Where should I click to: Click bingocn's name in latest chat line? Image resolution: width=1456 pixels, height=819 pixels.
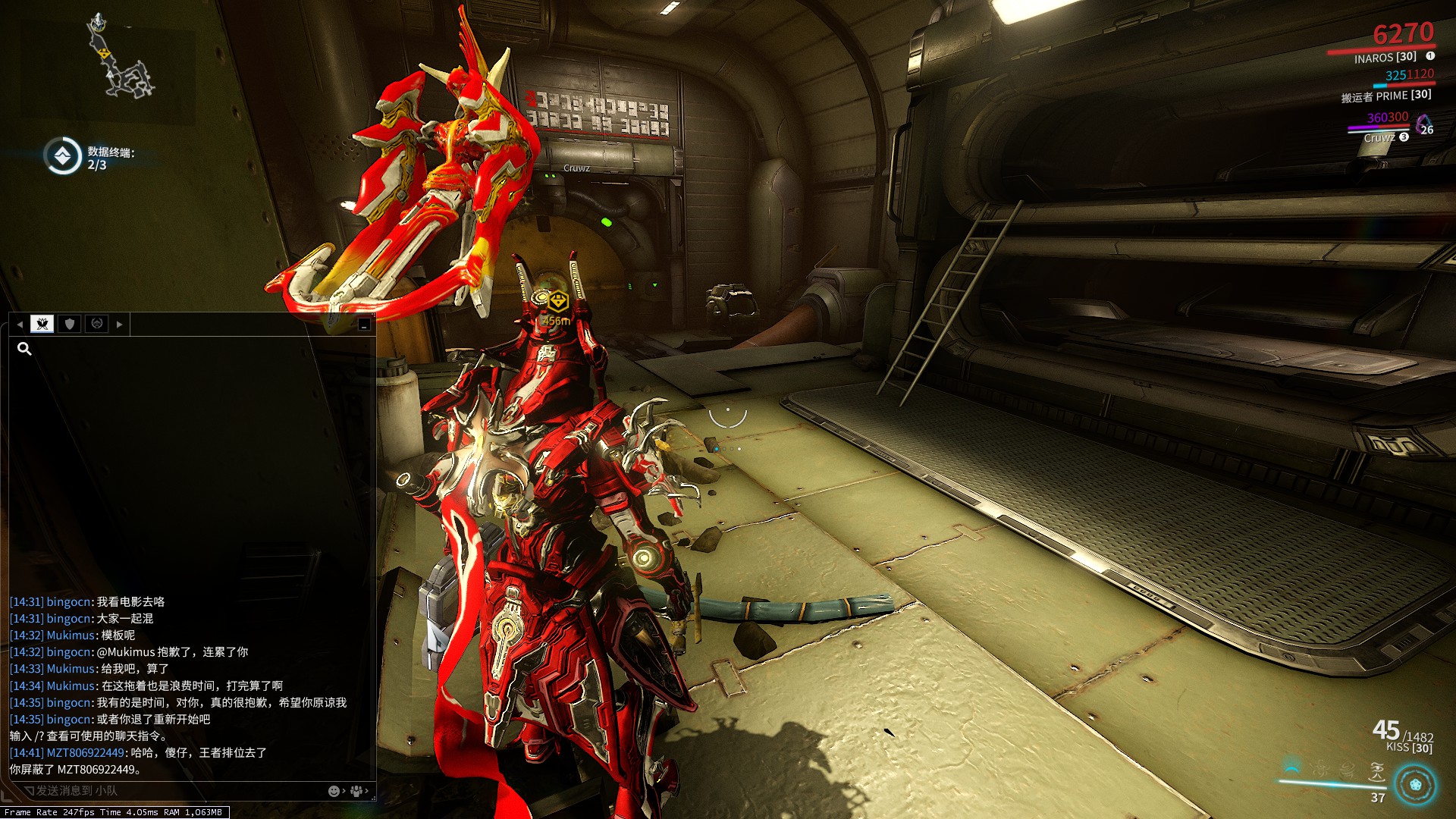tap(69, 720)
